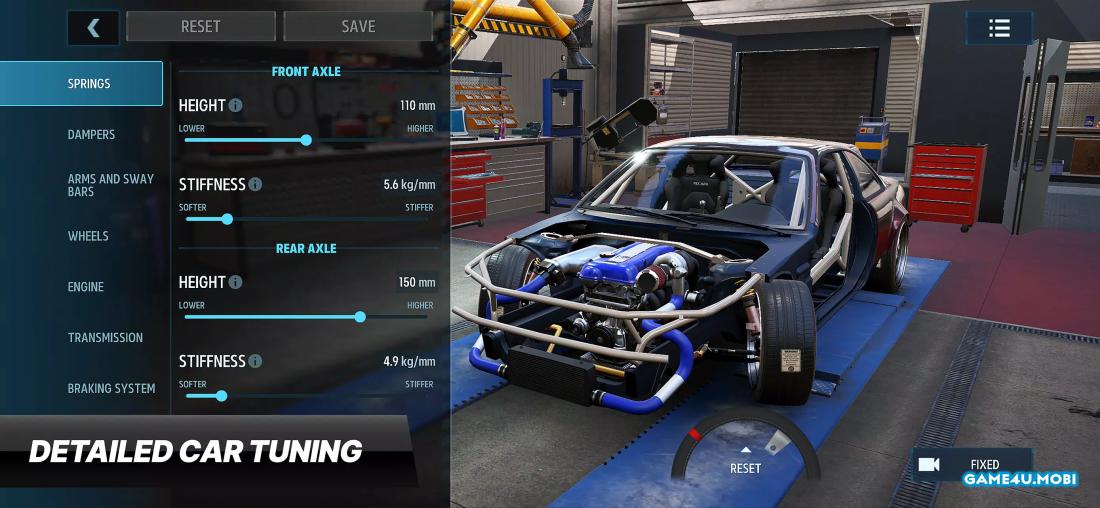Show info for front axle height
Image resolution: width=1100 pixels, height=508 pixels.
click(x=235, y=105)
